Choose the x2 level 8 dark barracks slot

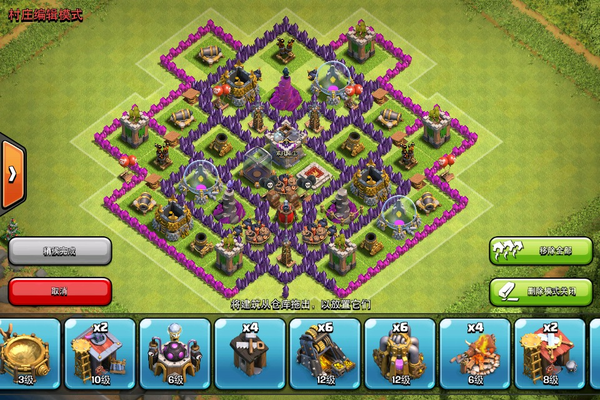pyautogui.click(x=549, y=353)
